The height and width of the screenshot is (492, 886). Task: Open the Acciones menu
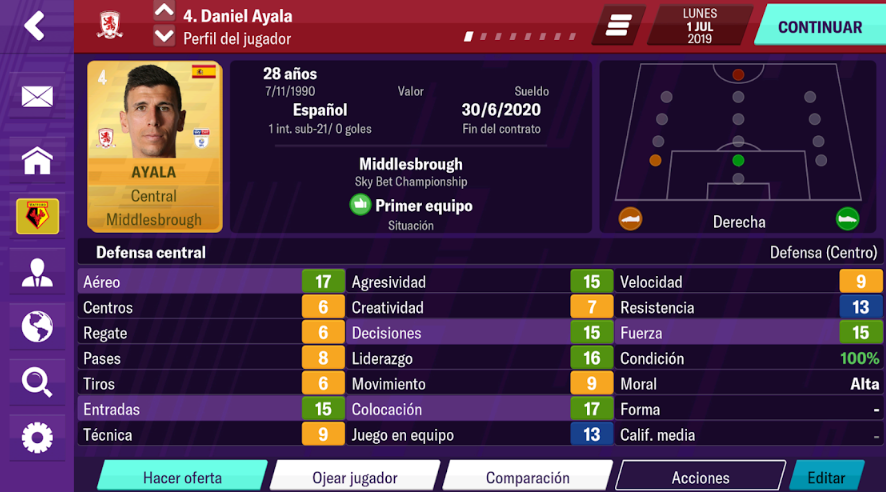700,477
